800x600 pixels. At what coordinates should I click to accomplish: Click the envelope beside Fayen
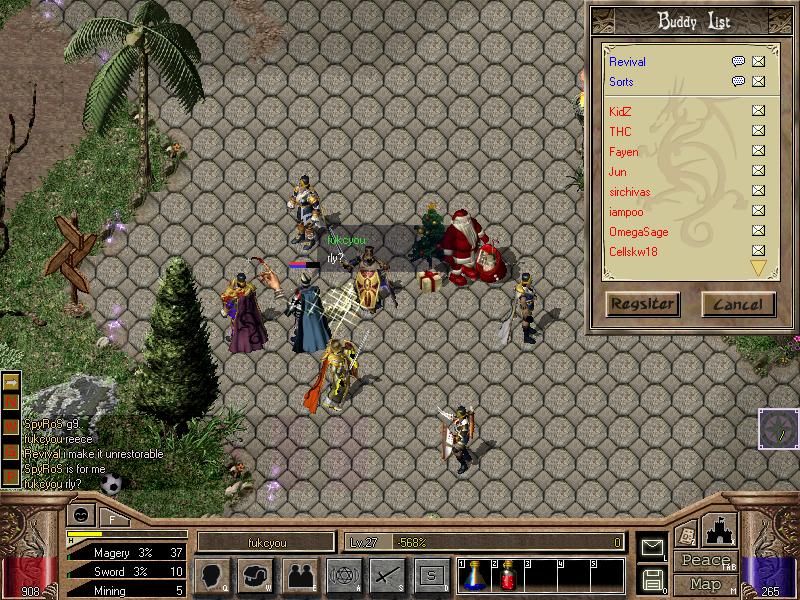(x=758, y=151)
